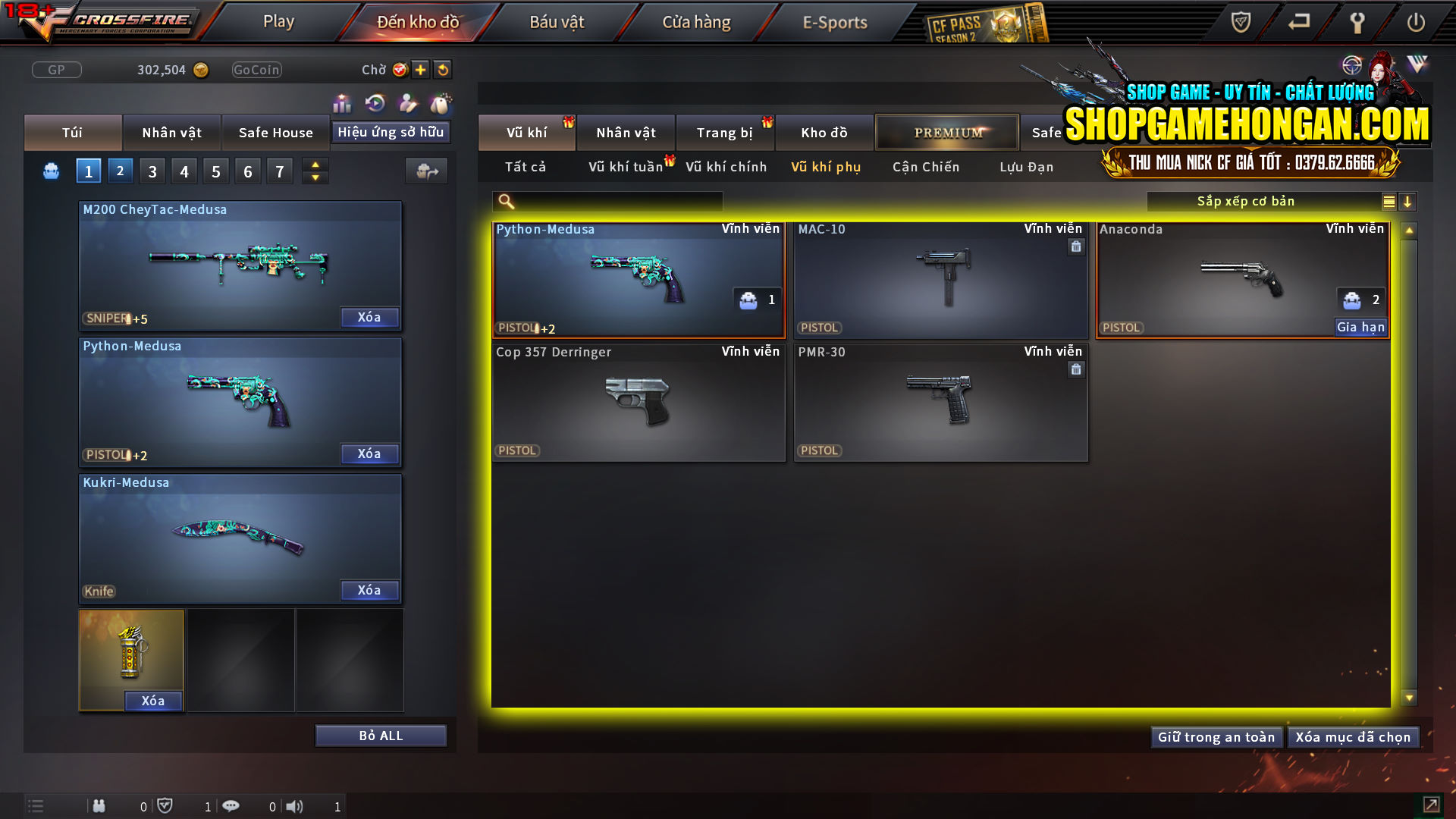
Task: Delete MAC-10 using its trash icon
Action: (1075, 246)
